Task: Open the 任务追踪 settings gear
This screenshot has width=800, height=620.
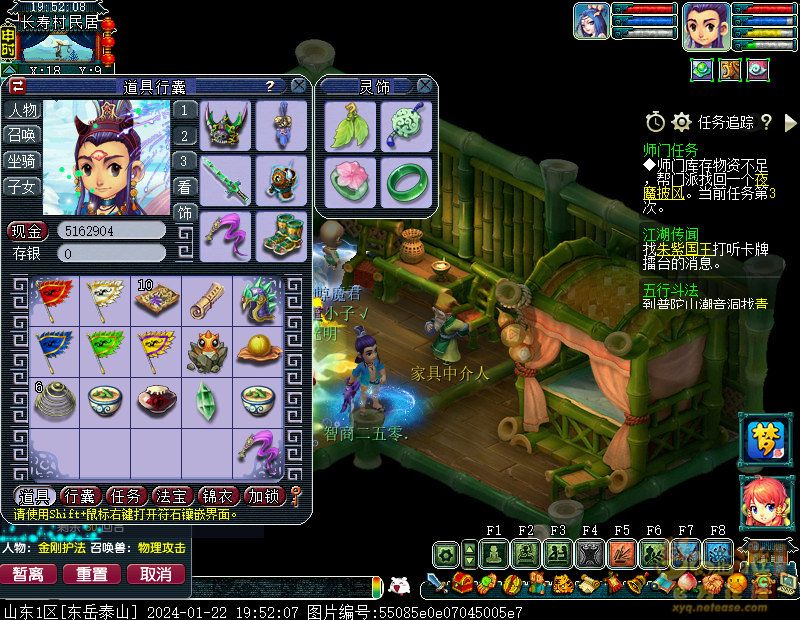Action: (x=681, y=122)
